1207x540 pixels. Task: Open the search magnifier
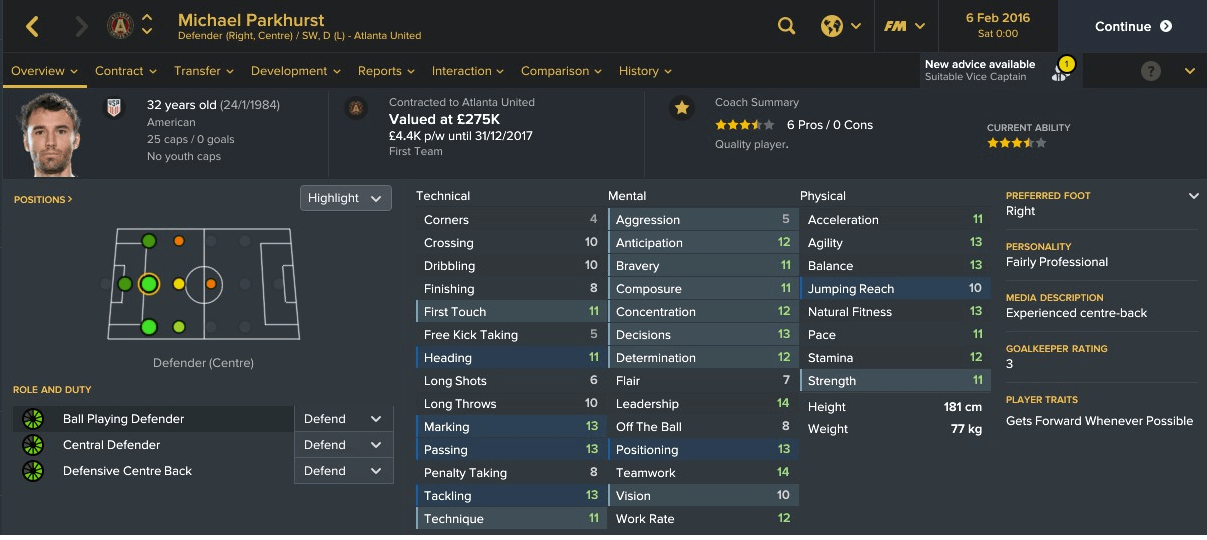coord(787,27)
